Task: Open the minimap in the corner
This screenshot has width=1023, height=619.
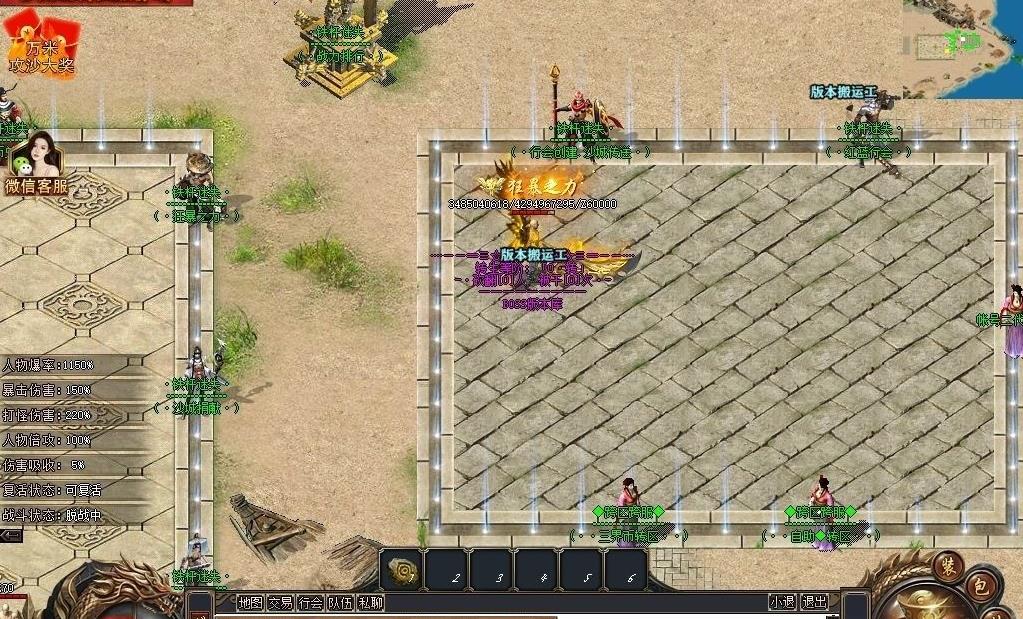Action: point(962,48)
